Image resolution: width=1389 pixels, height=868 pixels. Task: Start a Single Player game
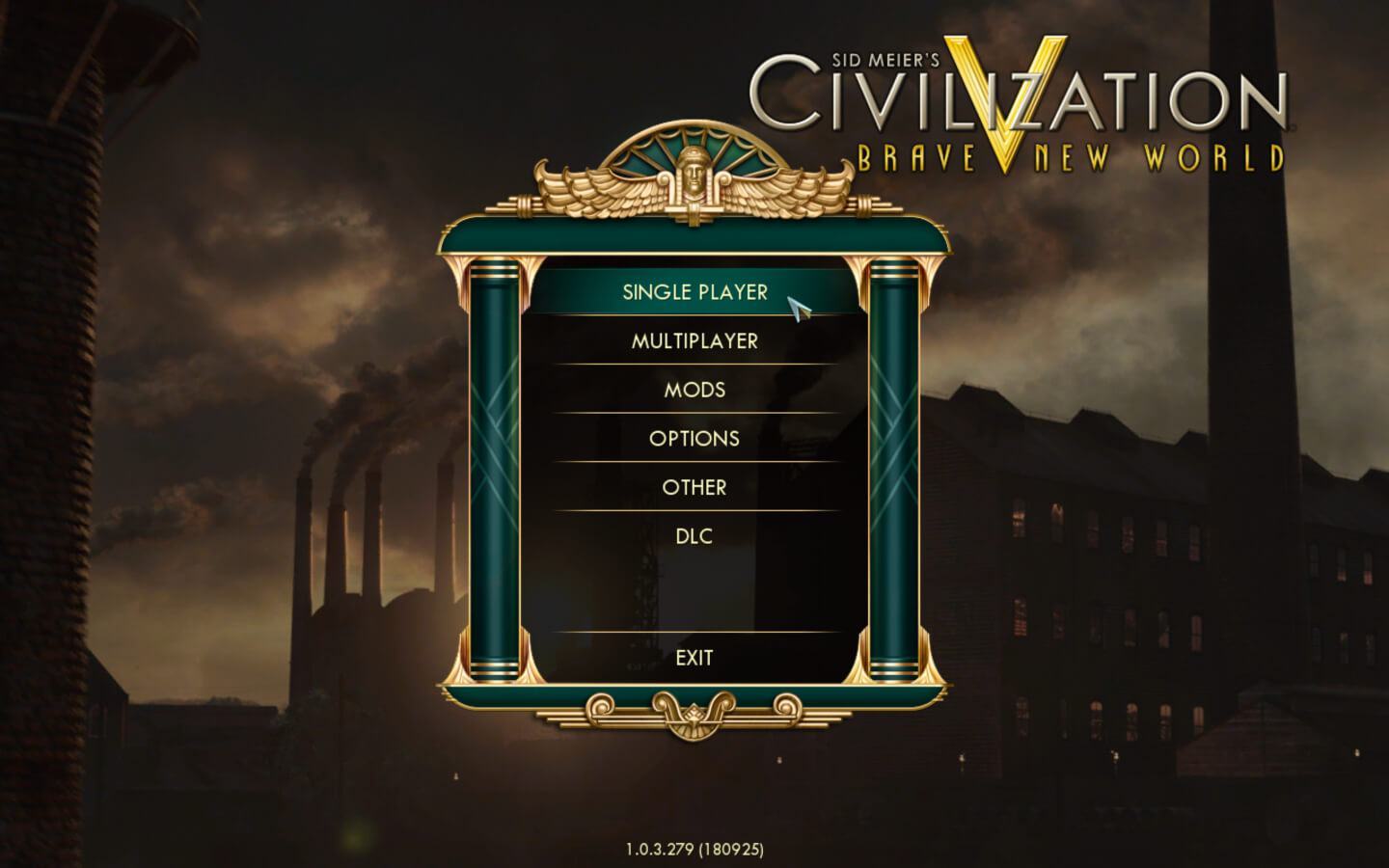click(694, 292)
